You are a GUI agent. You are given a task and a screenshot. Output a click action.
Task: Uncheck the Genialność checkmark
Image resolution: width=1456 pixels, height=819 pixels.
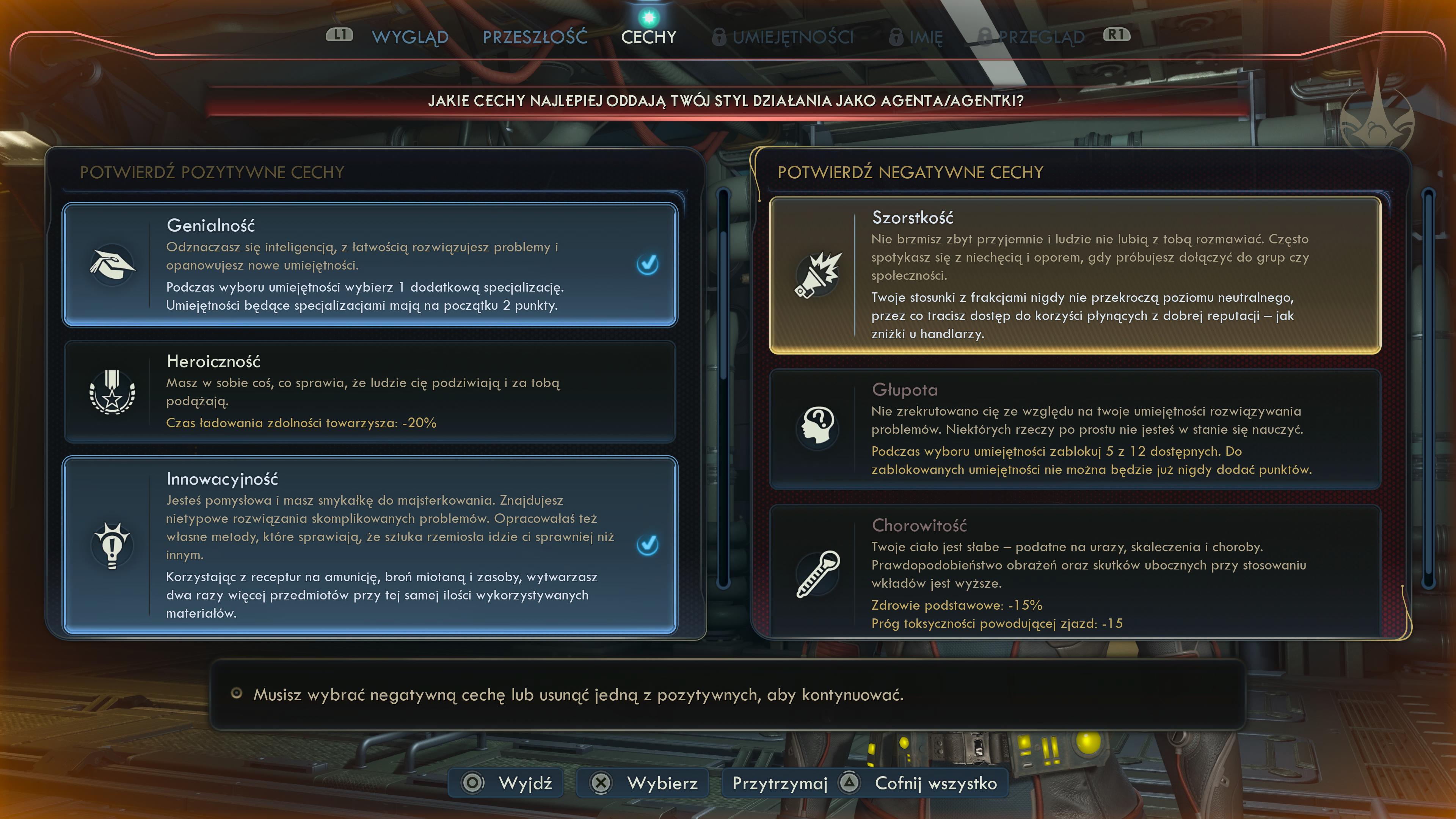coord(647,264)
